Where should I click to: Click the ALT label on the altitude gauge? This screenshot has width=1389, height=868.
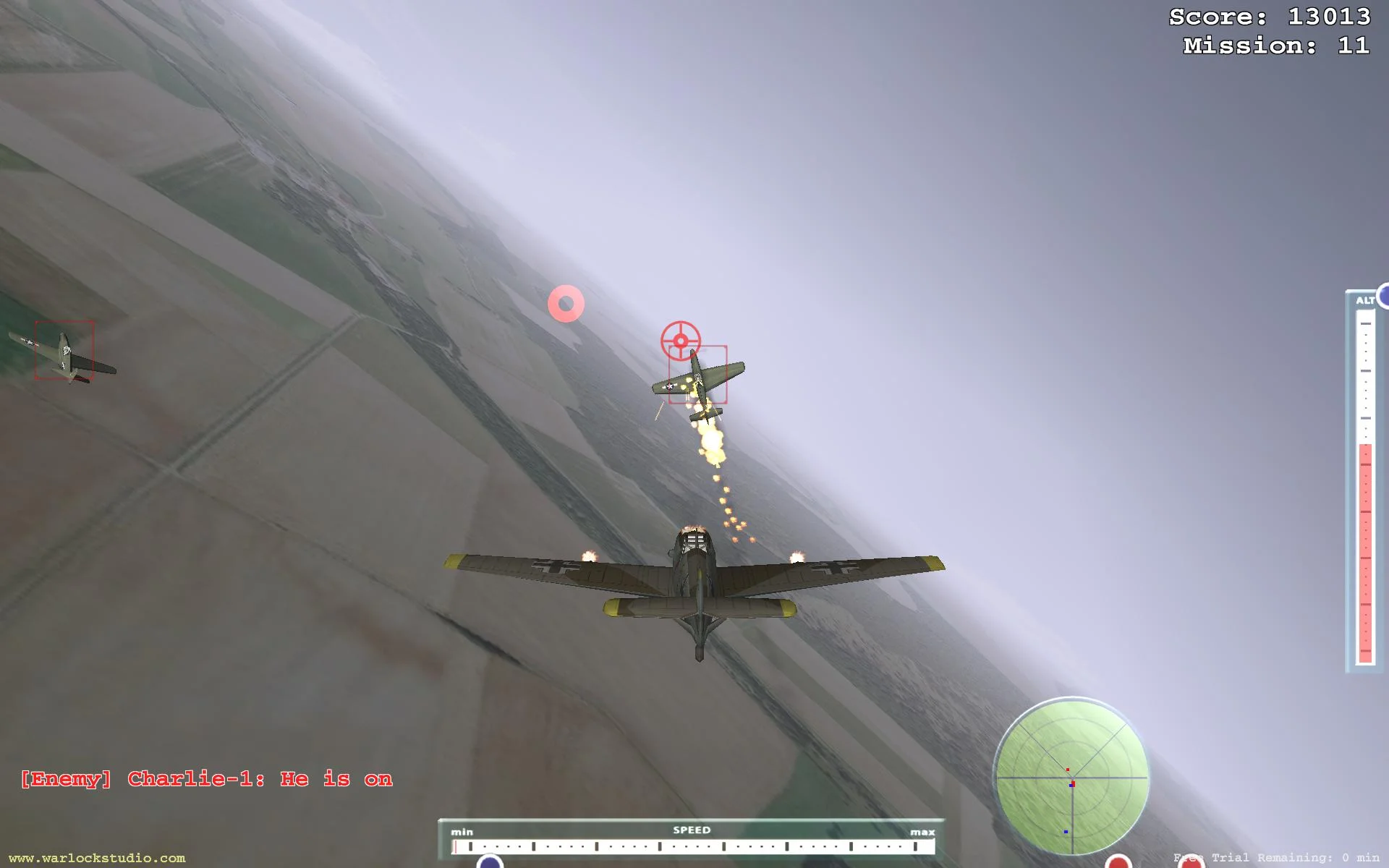(x=1364, y=300)
